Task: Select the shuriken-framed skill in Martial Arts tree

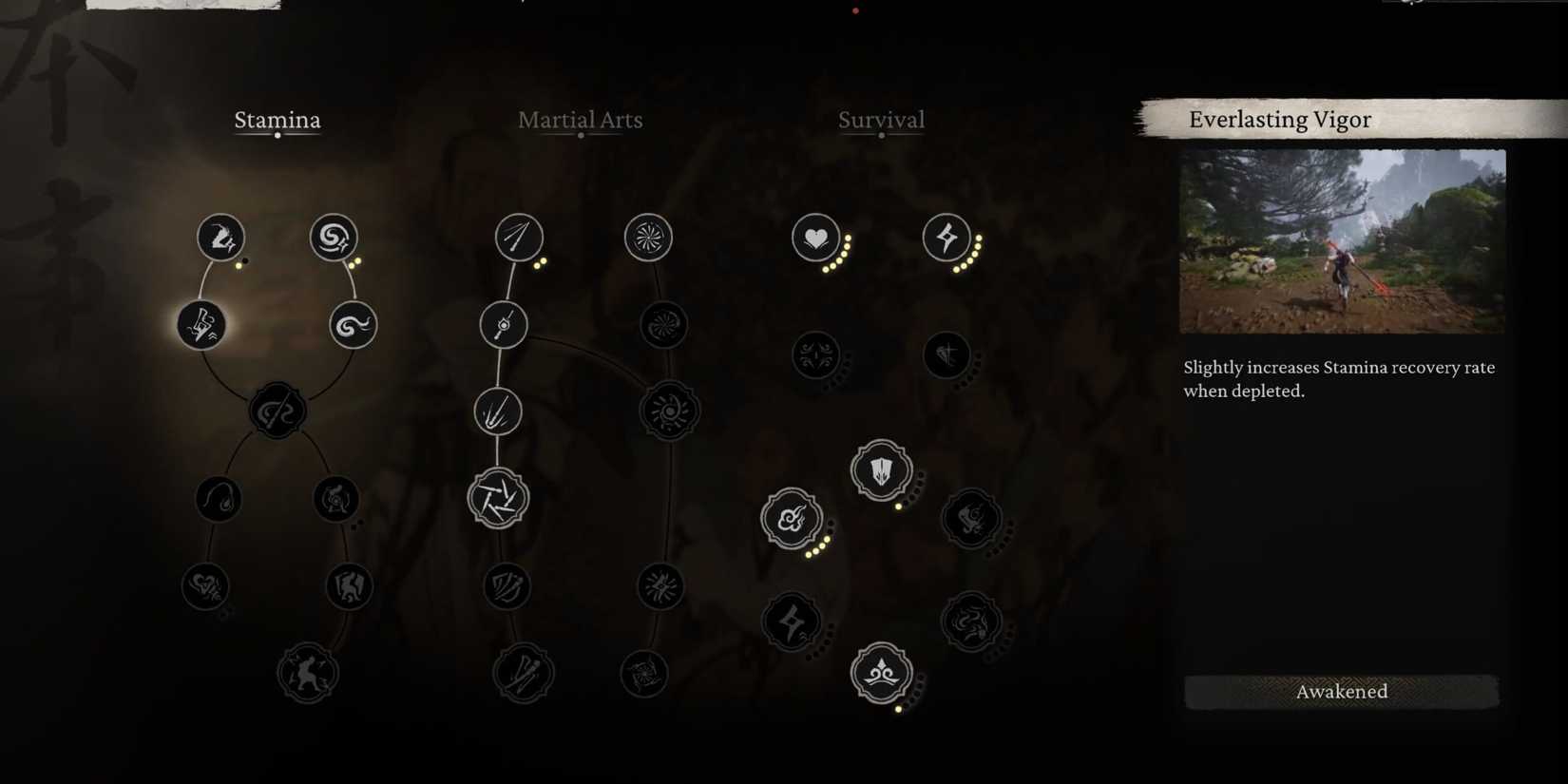Action: [498, 497]
